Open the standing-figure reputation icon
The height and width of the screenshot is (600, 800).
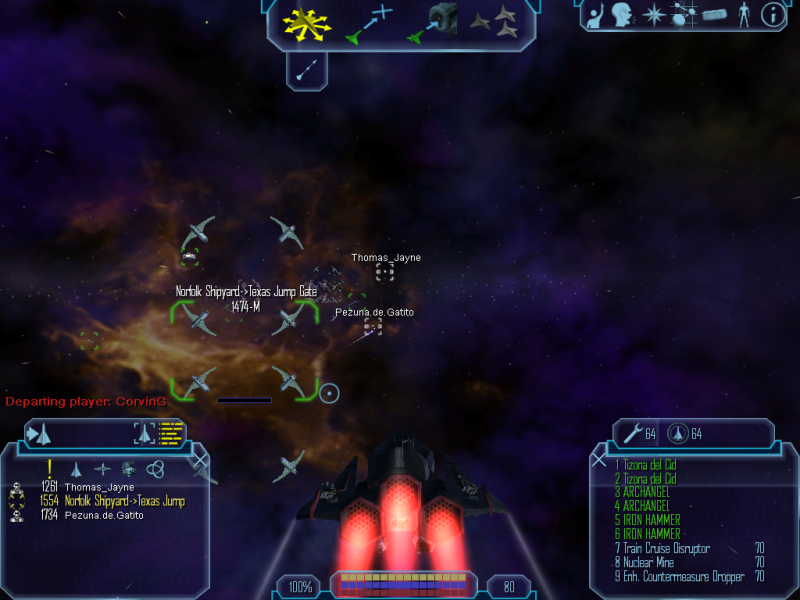click(743, 15)
